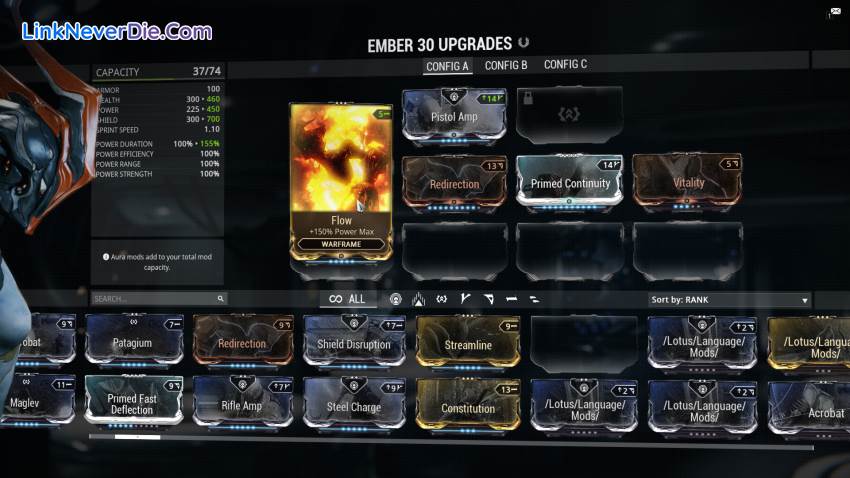Screen dimensions: 850x478
Task: Pick the Steel Charge mod
Action: click(354, 406)
